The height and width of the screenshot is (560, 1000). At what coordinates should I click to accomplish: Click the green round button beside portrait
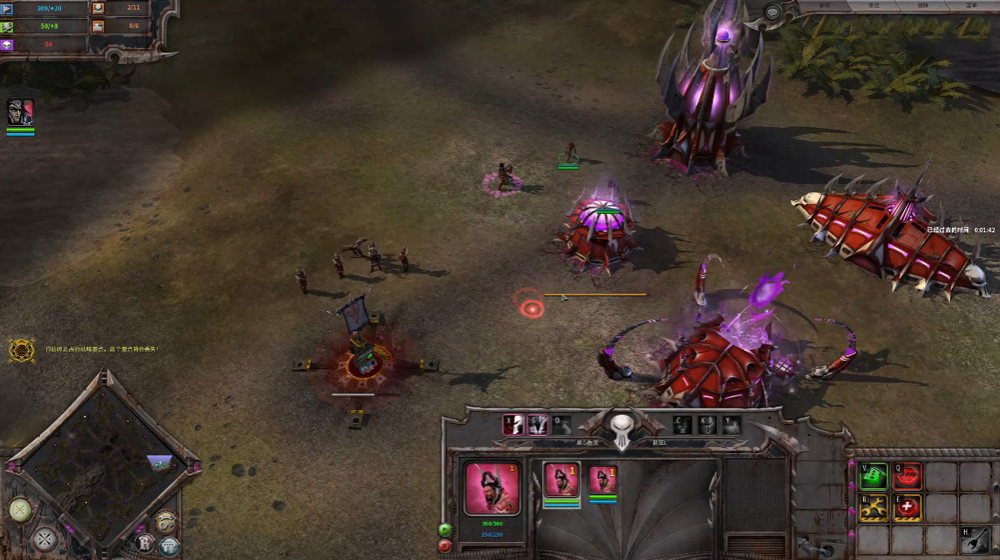(445, 529)
